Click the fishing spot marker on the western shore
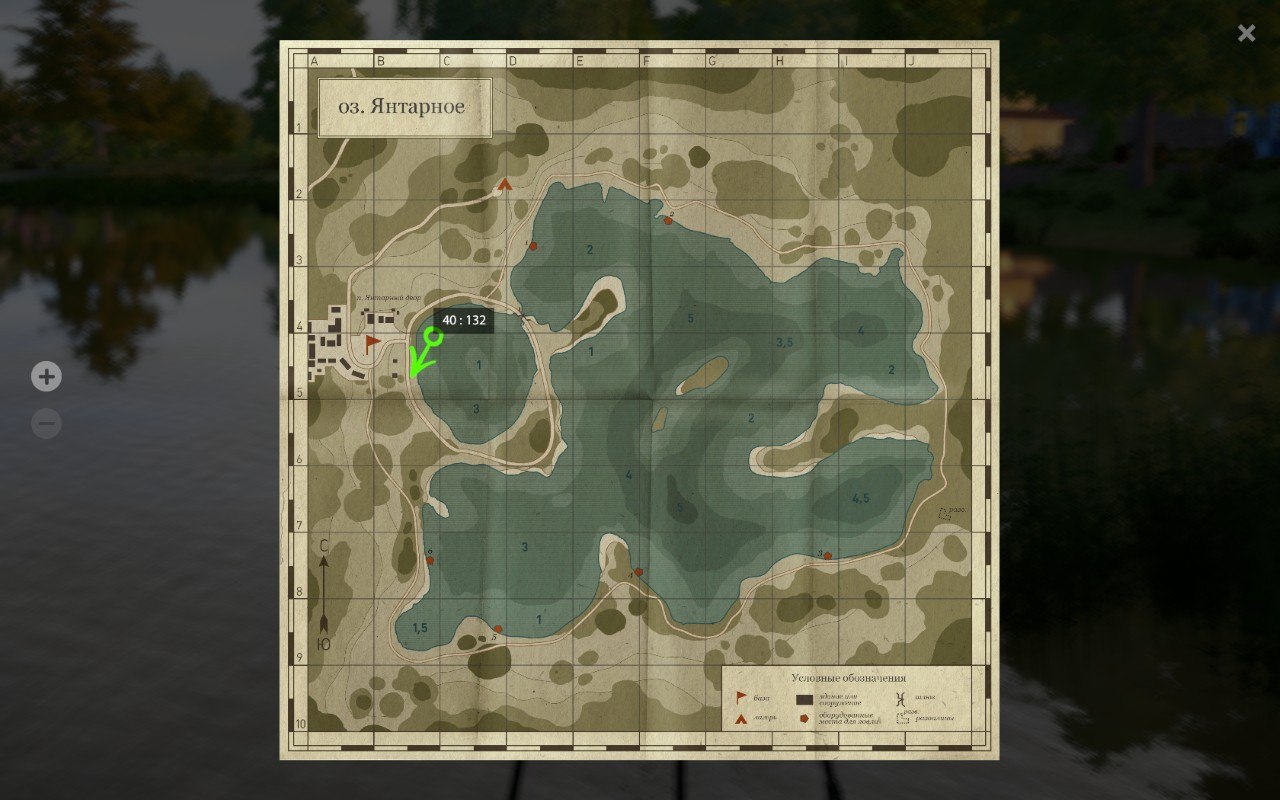 (x=430, y=560)
